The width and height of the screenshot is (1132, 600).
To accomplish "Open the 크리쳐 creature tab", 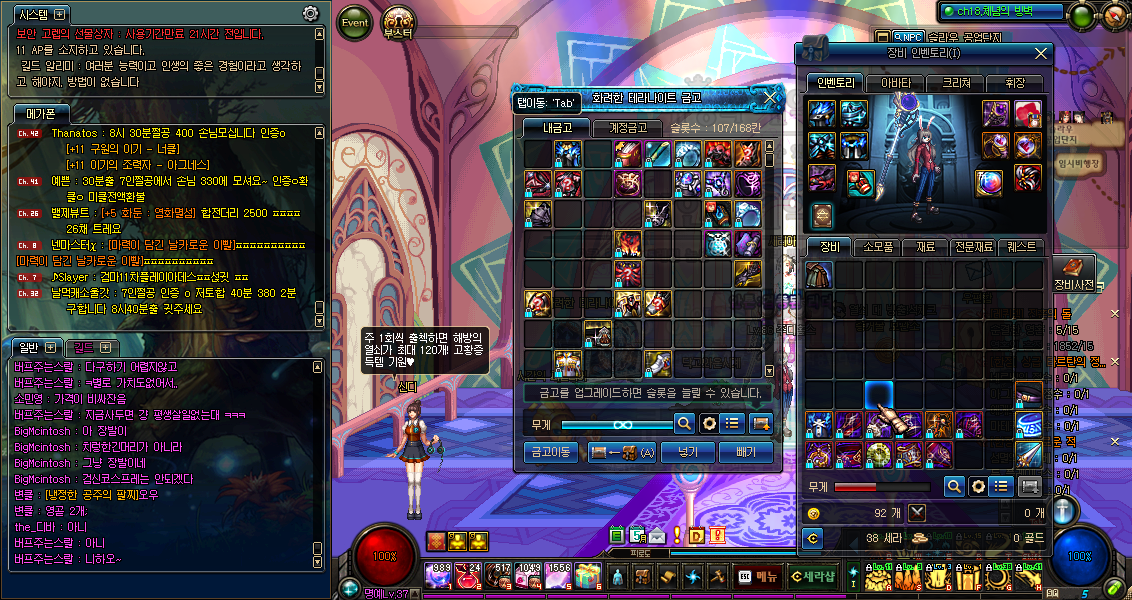I will coord(956,83).
